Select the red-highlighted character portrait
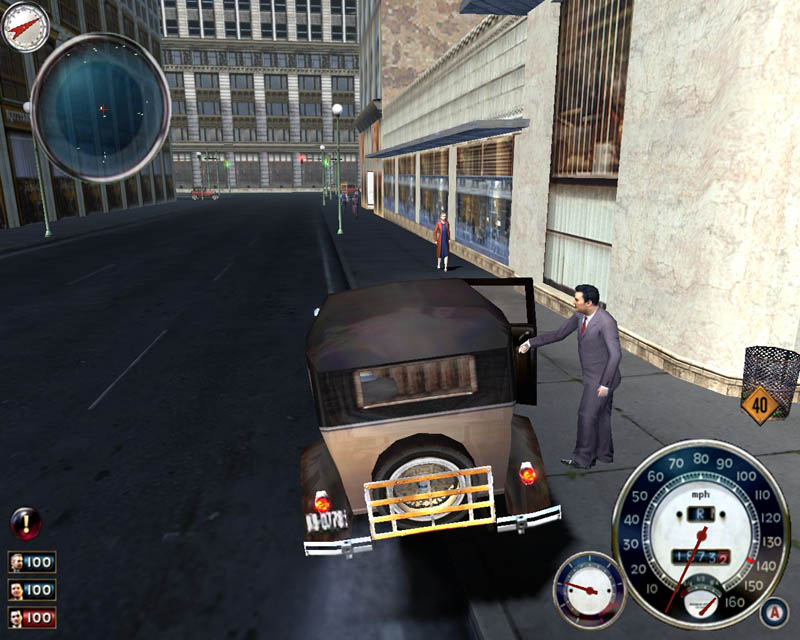 pos(18,617)
